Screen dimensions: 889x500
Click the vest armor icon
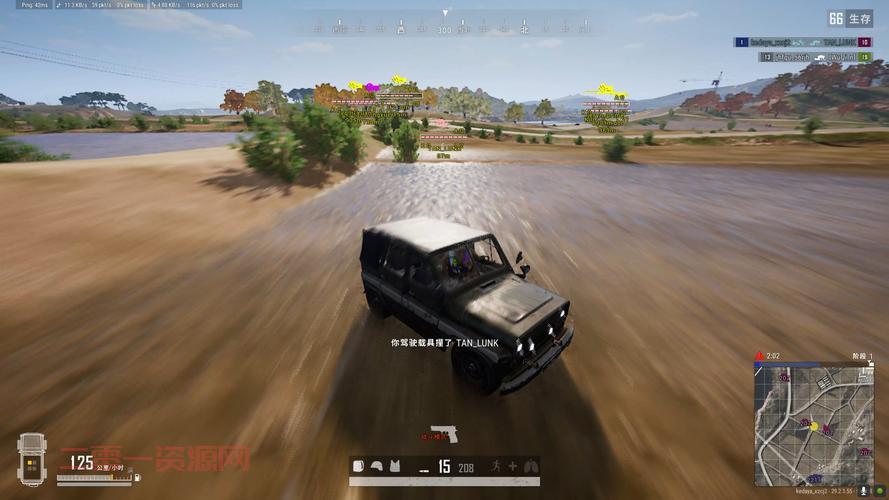tap(395, 466)
